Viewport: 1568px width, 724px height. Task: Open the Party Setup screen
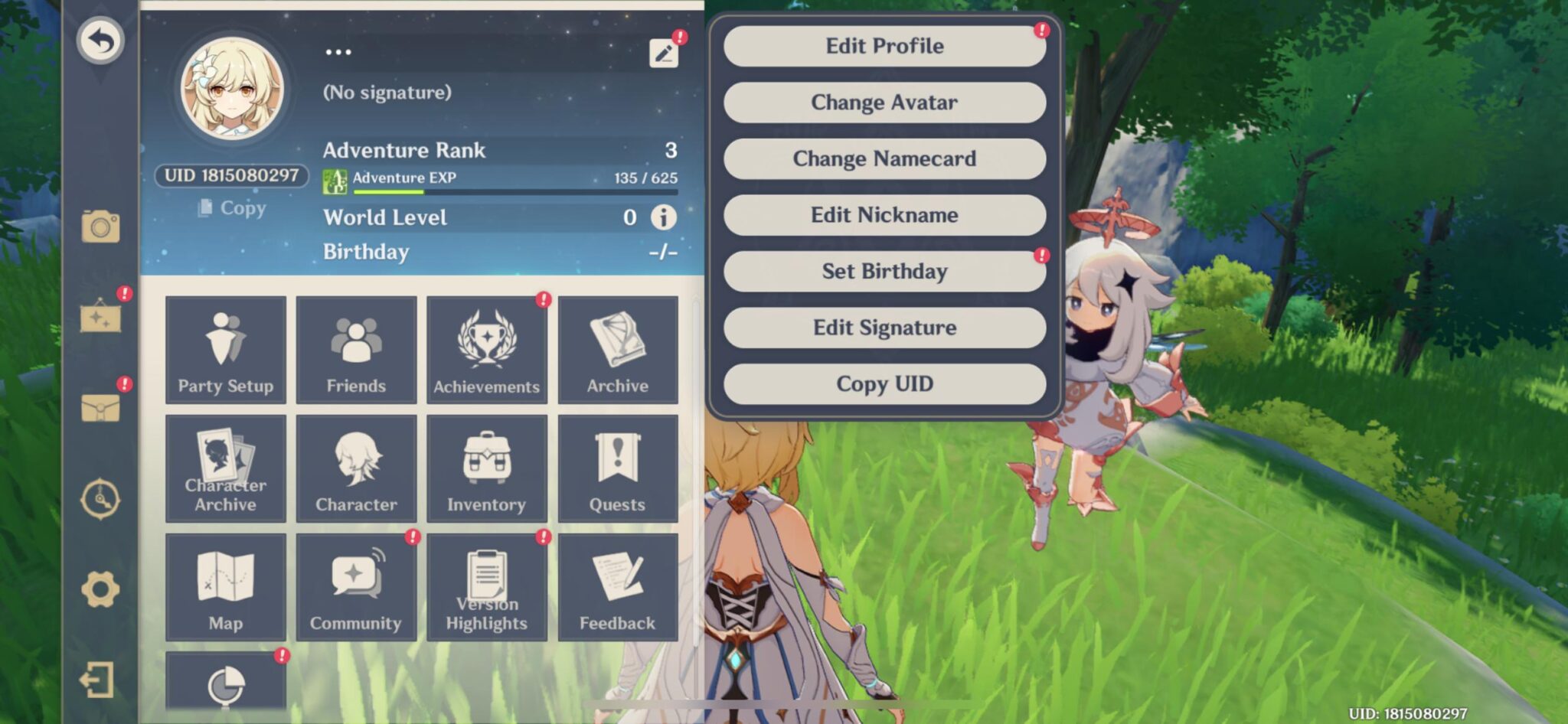[x=225, y=349]
